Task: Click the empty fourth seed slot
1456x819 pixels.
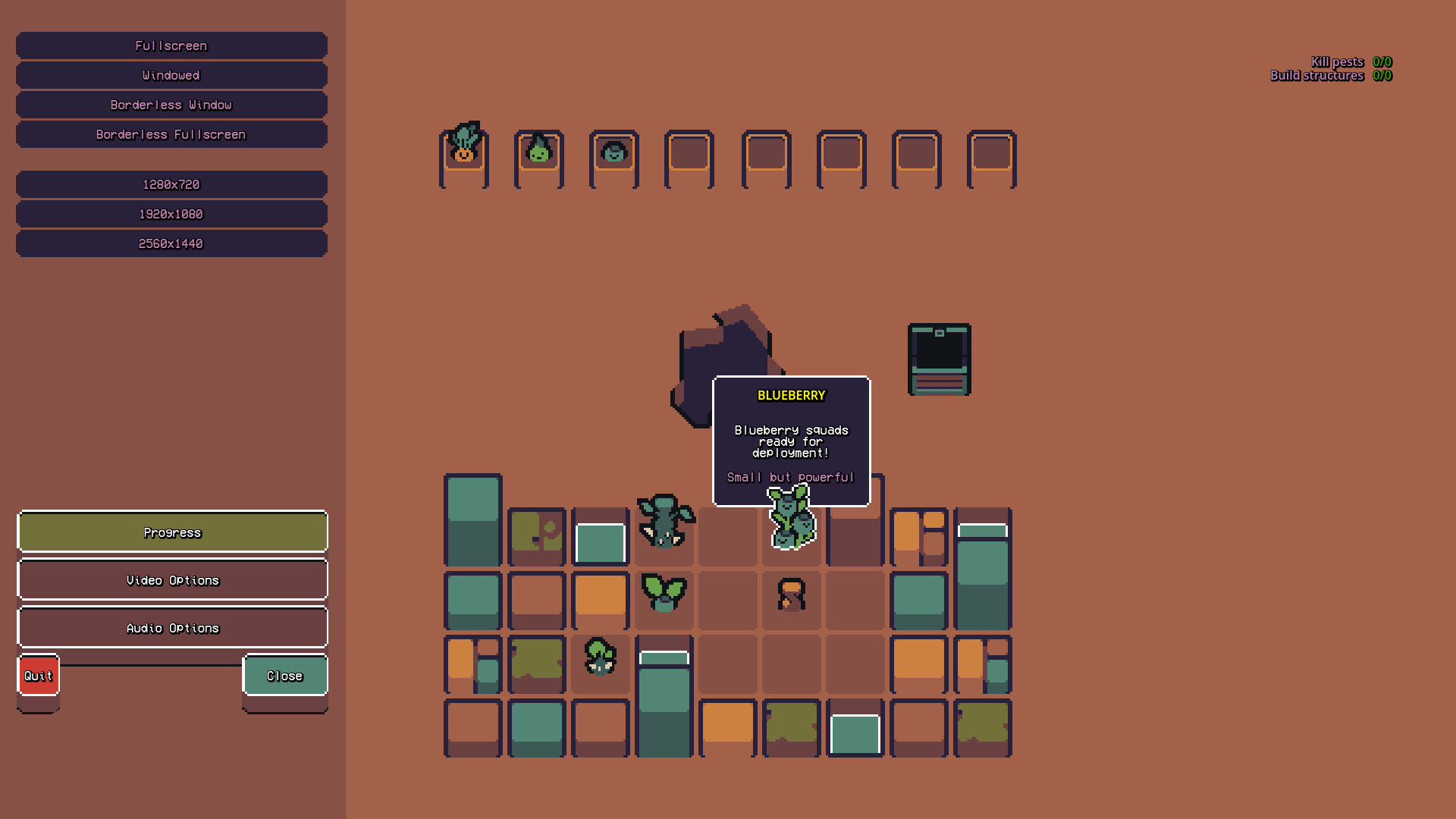Action: (x=689, y=155)
